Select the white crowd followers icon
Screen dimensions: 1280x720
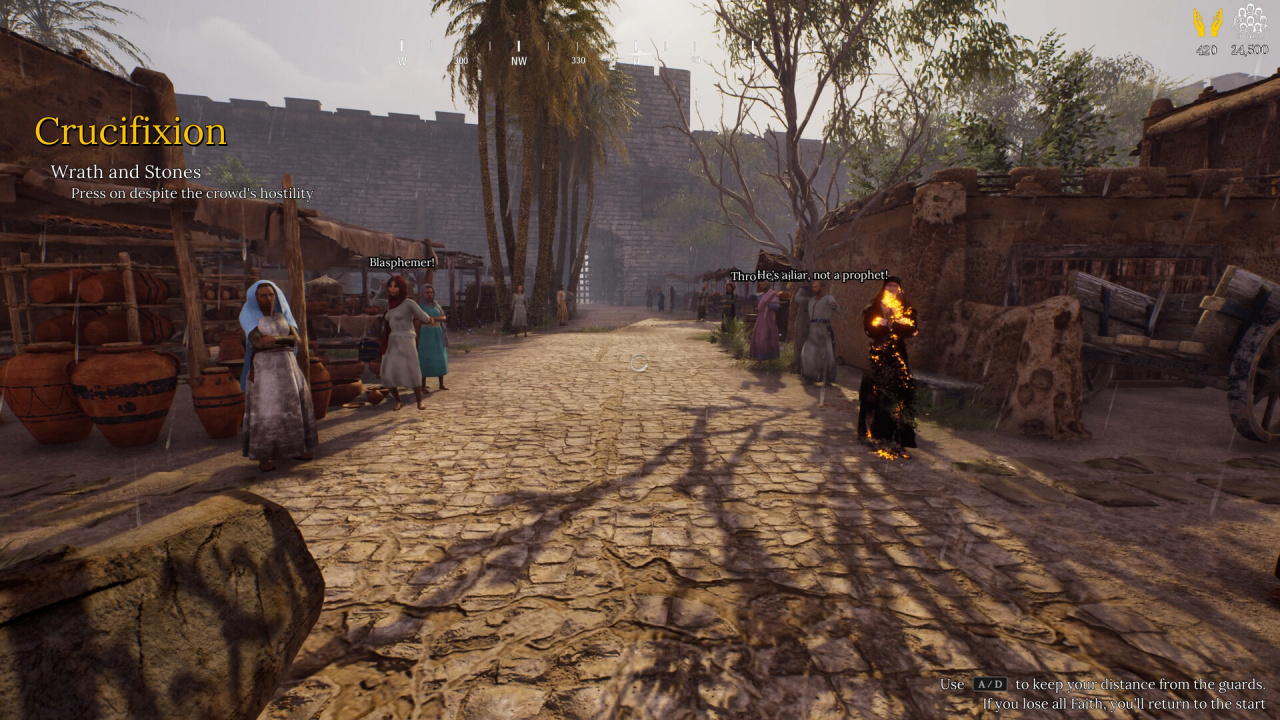pos(1249,22)
